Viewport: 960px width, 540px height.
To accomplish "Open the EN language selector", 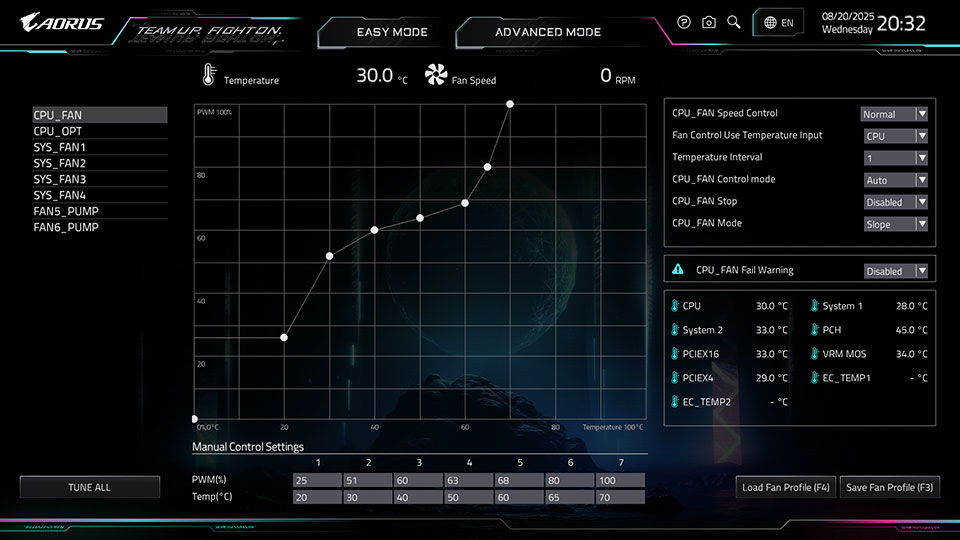I will coord(778,22).
